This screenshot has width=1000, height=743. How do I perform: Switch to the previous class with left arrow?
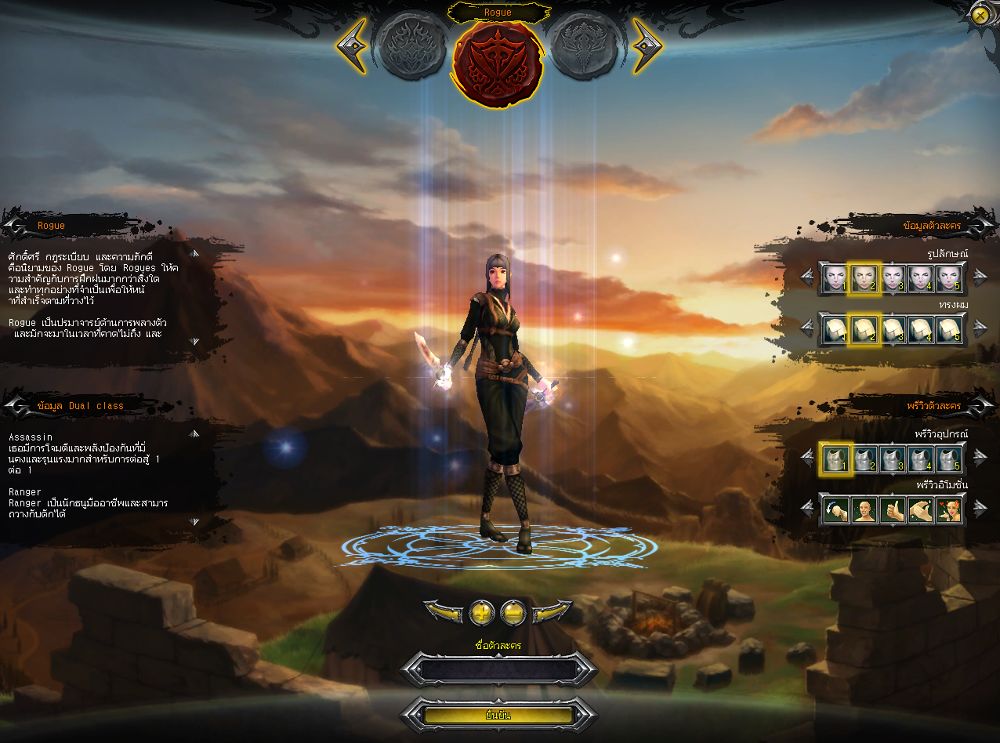pos(351,46)
